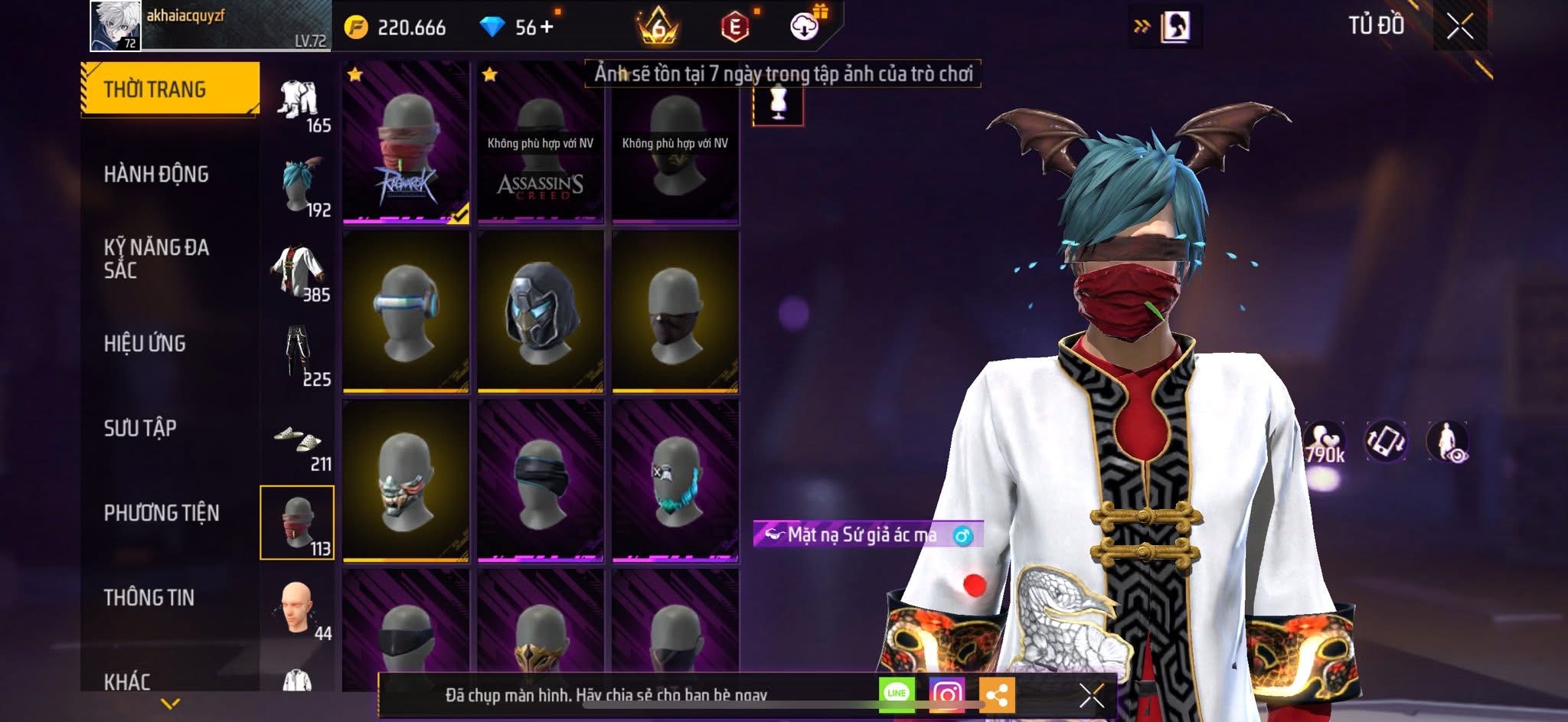
Task: Share the screenshot via LINE
Action: point(897,694)
